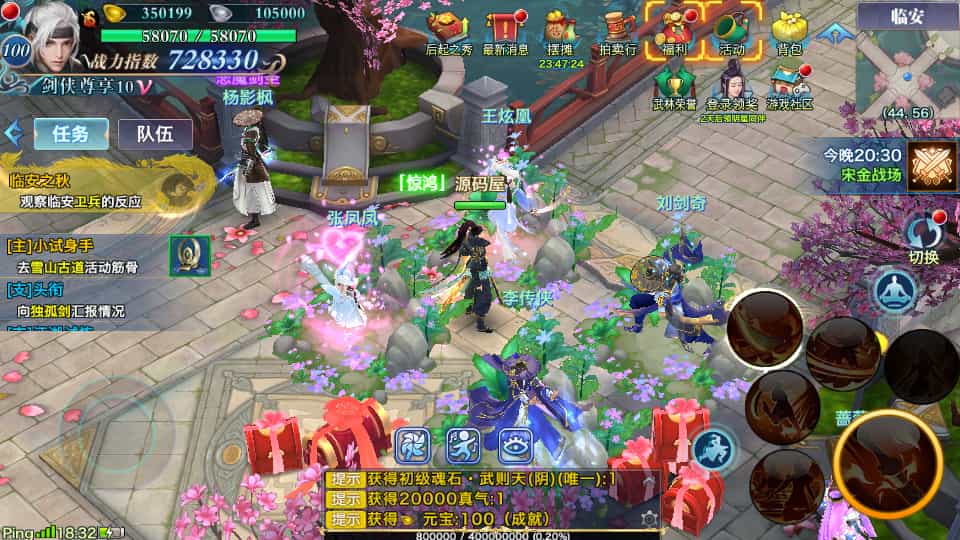Screen dimensions: 960x540
Task: Select the 任务 quest tab
Action: coord(71,133)
